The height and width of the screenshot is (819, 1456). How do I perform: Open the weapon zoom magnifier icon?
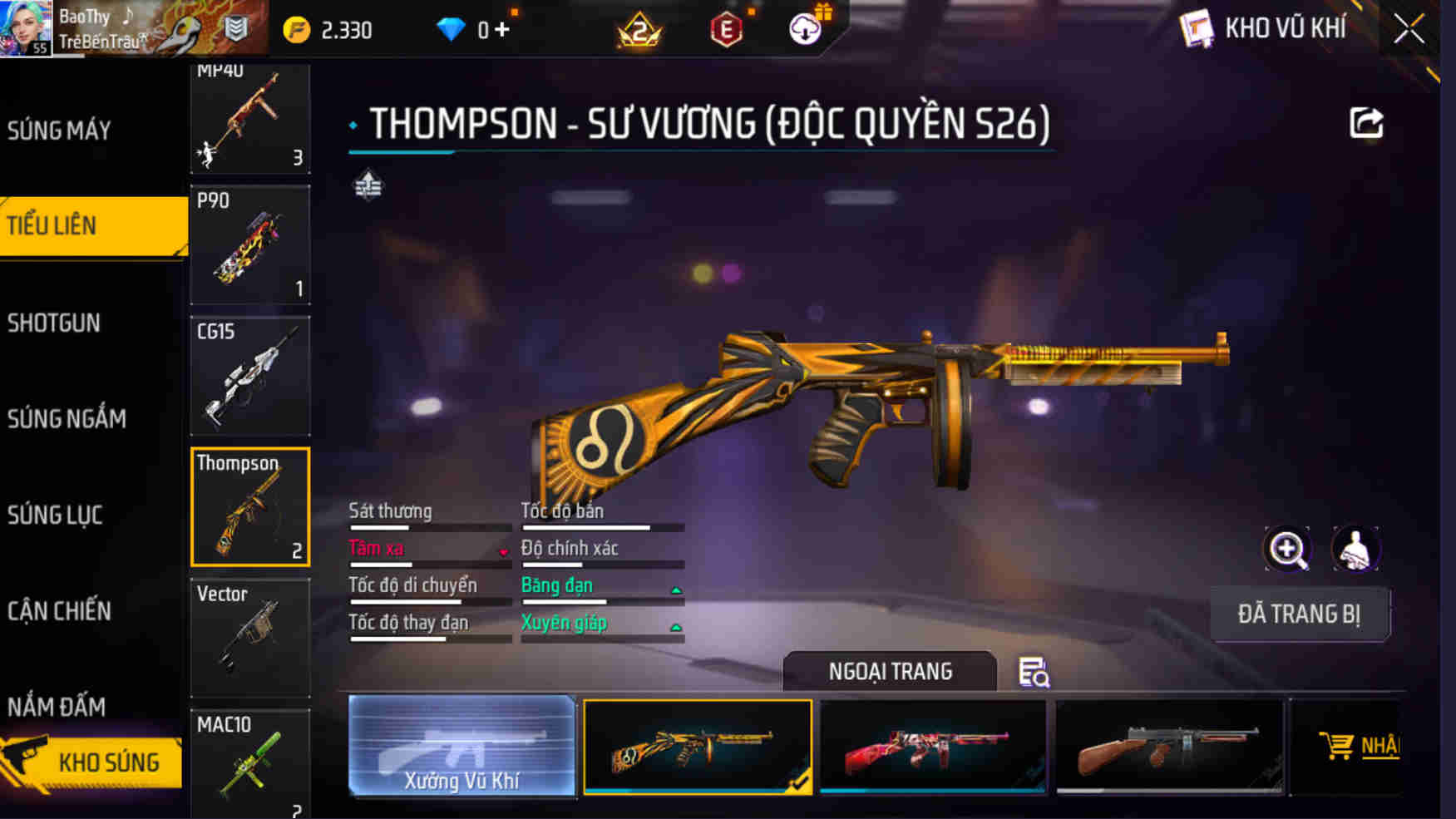[1286, 548]
